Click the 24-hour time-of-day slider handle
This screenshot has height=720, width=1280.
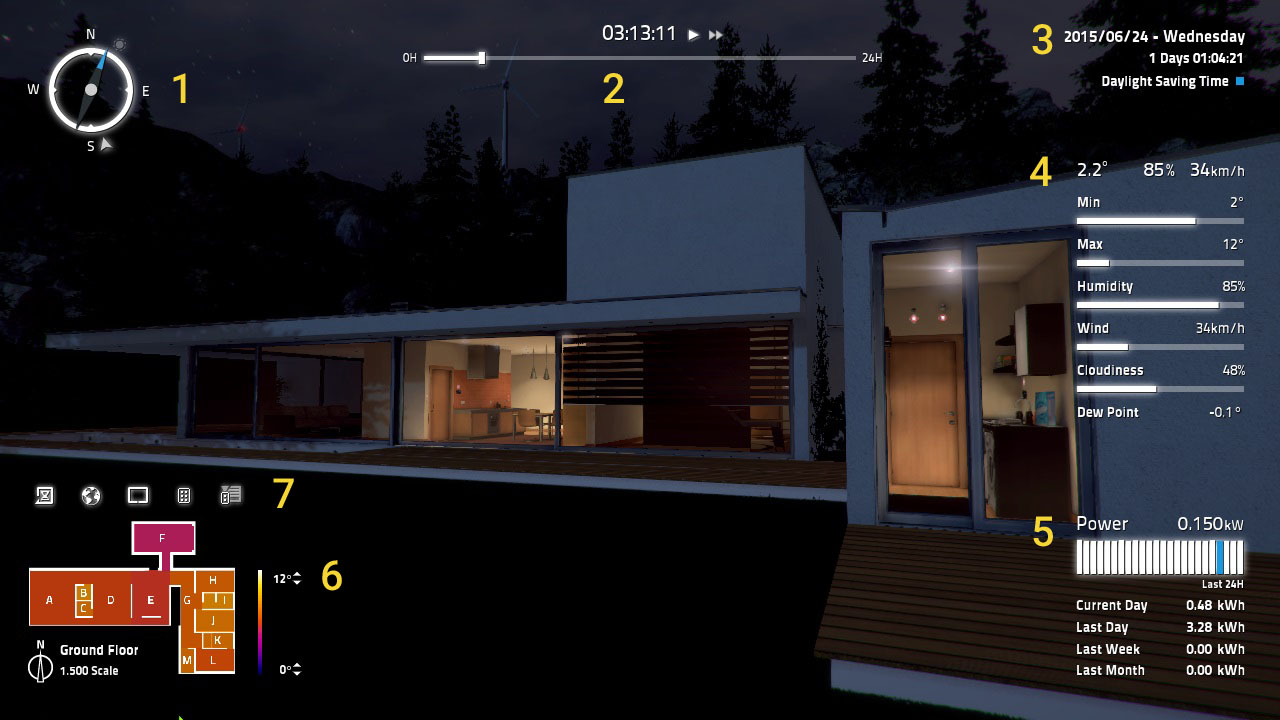(x=482, y=58)
